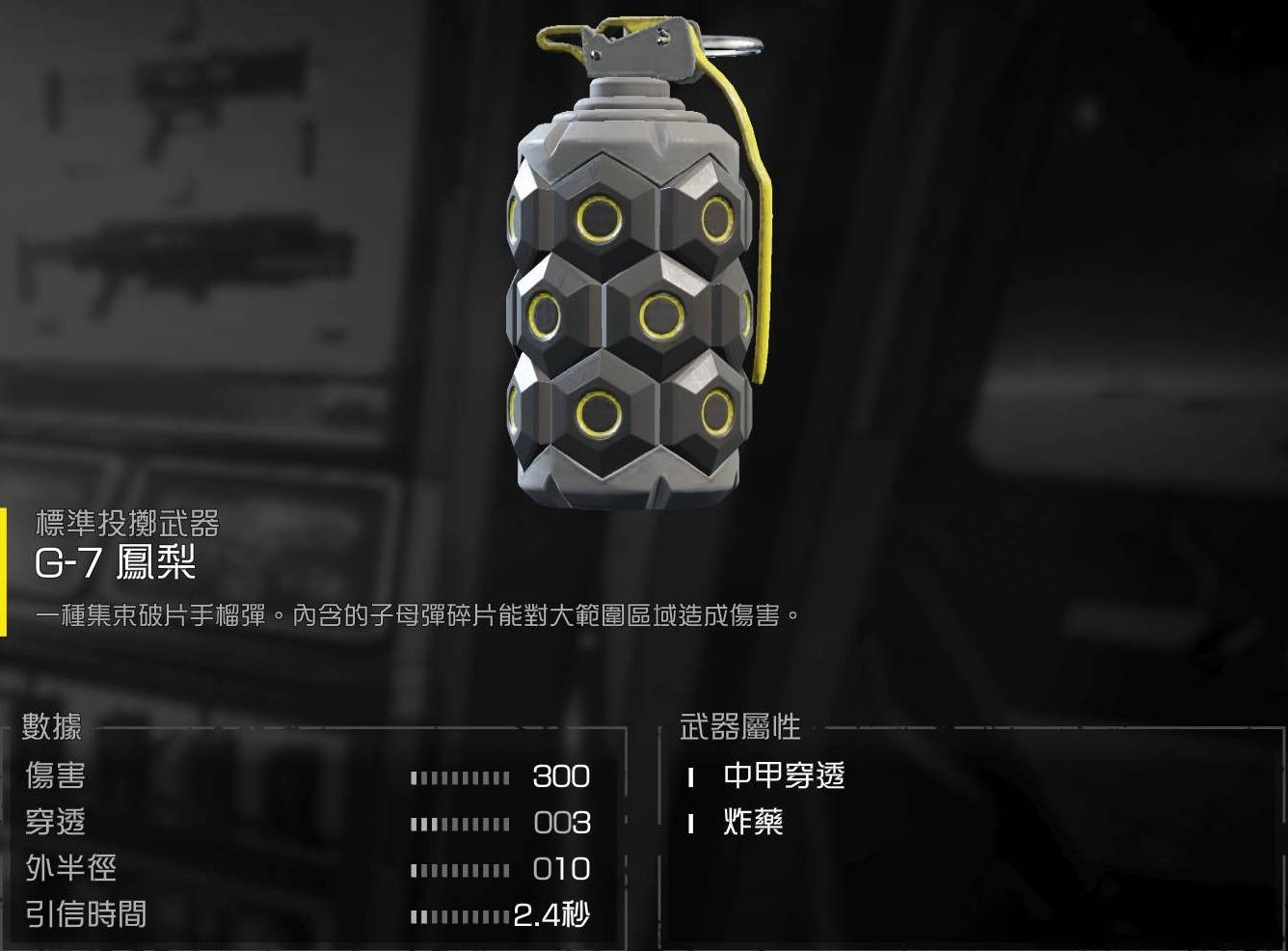The image size is (1288, 951).
Task: Select the 中甲穿透 weapon trait
Action: click(783, 775)
